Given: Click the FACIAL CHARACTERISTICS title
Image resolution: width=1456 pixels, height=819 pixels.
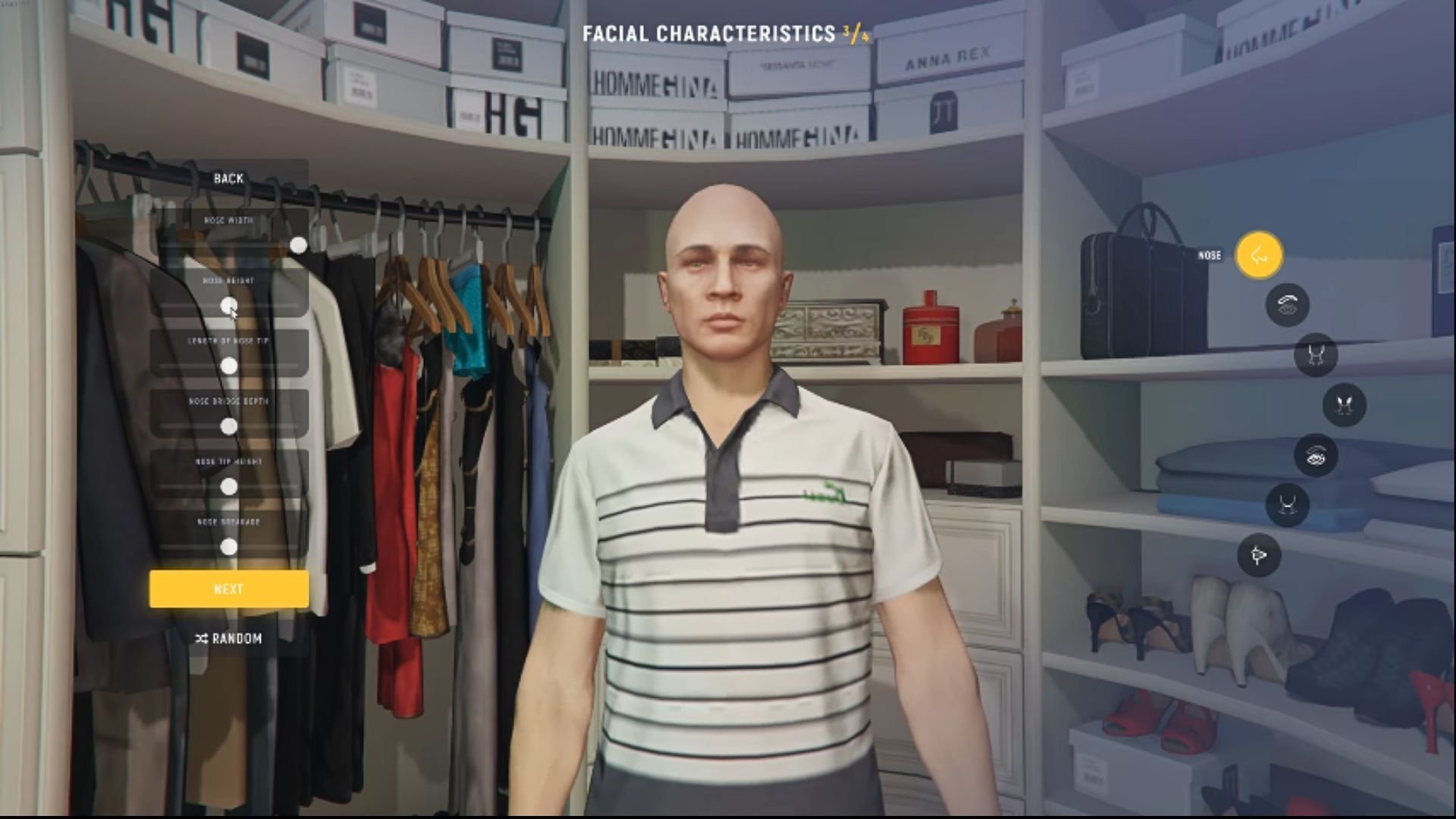Looking at the screenshot, I should (709, 33).
